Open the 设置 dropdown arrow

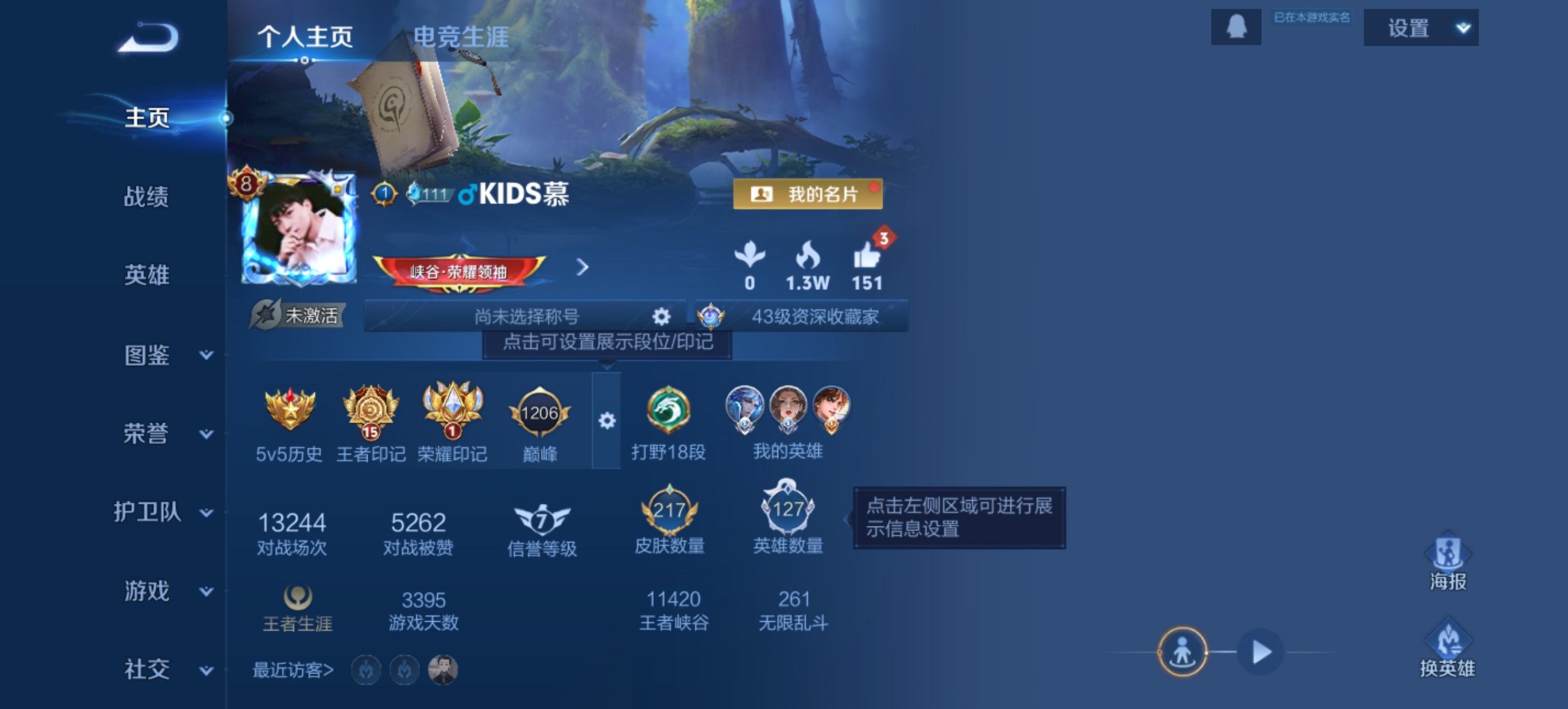(x=1462, y=29)
